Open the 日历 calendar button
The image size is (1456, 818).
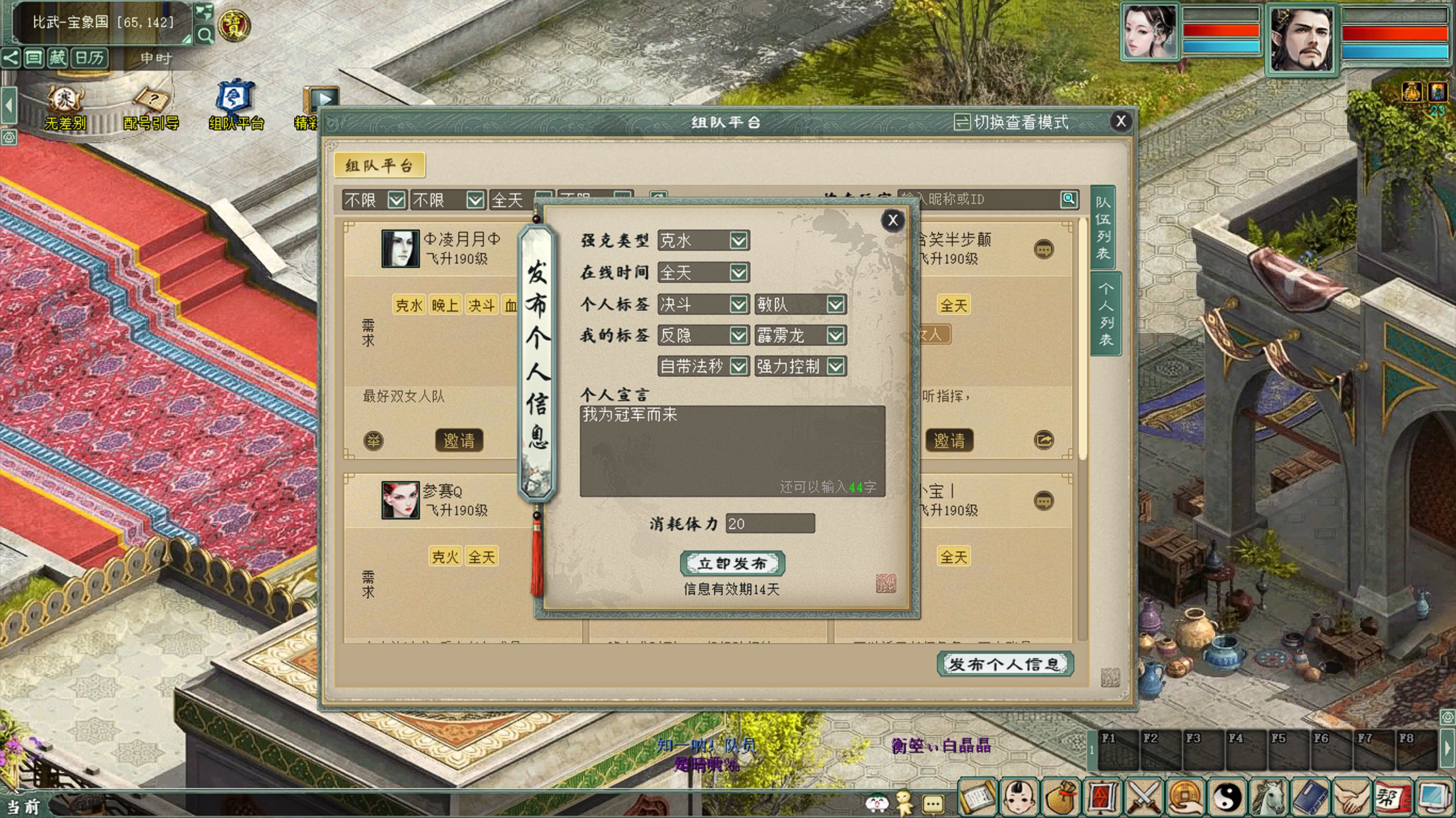coord(90,58)
